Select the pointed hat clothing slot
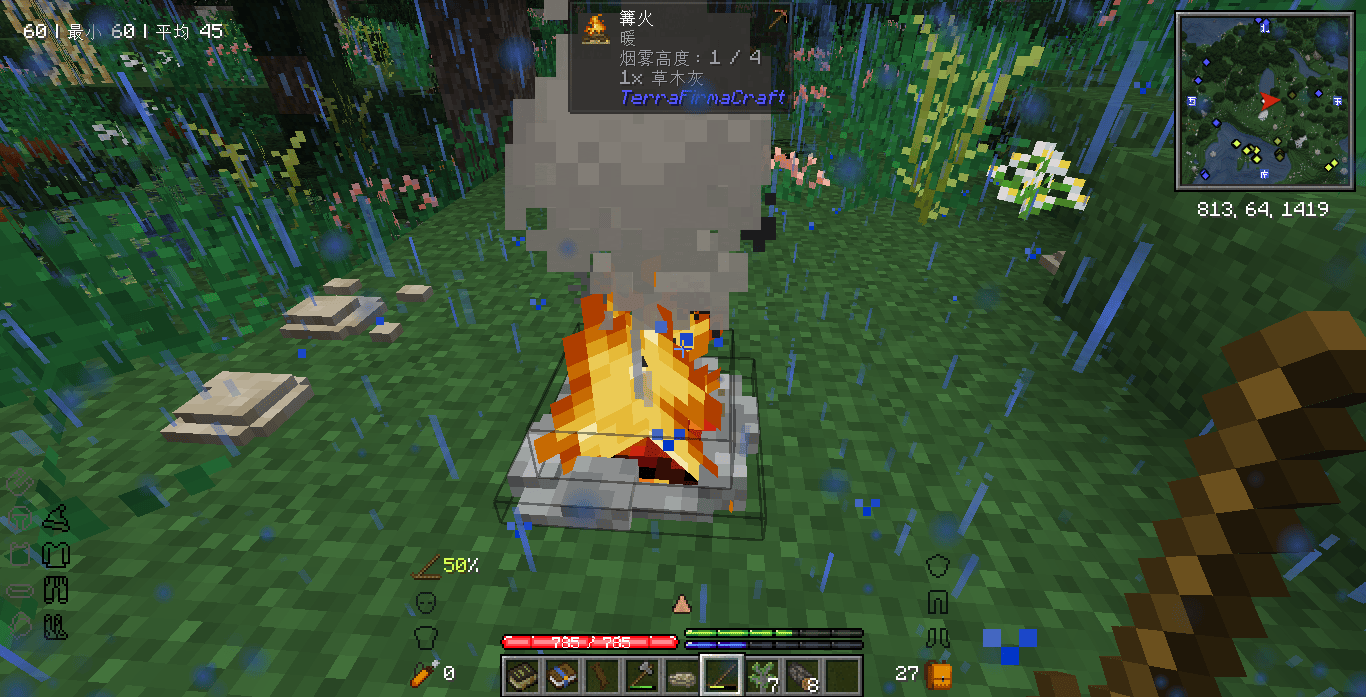The image size is (1366, 697). coord(55,519)
